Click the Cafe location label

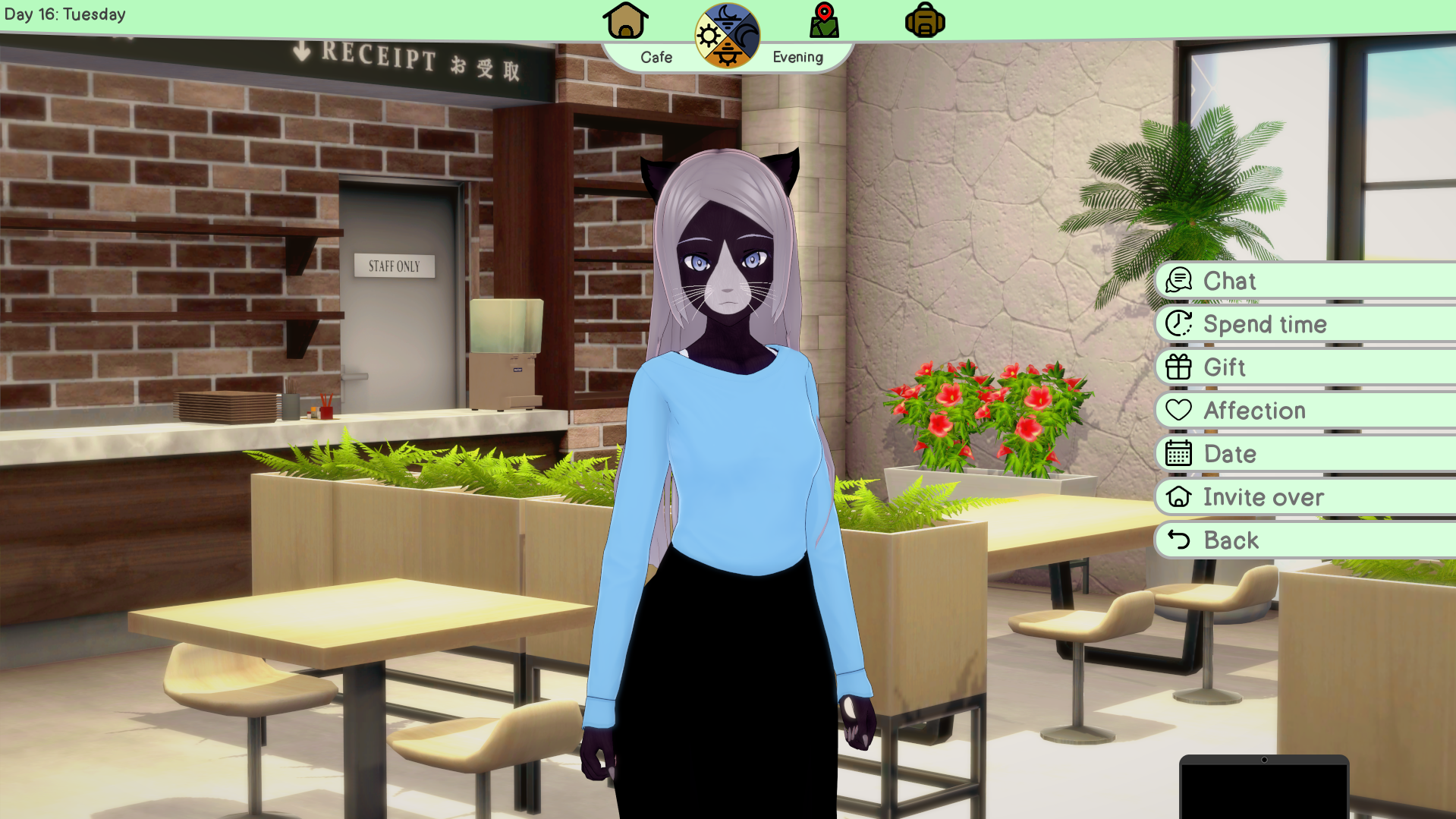[656, 56]
